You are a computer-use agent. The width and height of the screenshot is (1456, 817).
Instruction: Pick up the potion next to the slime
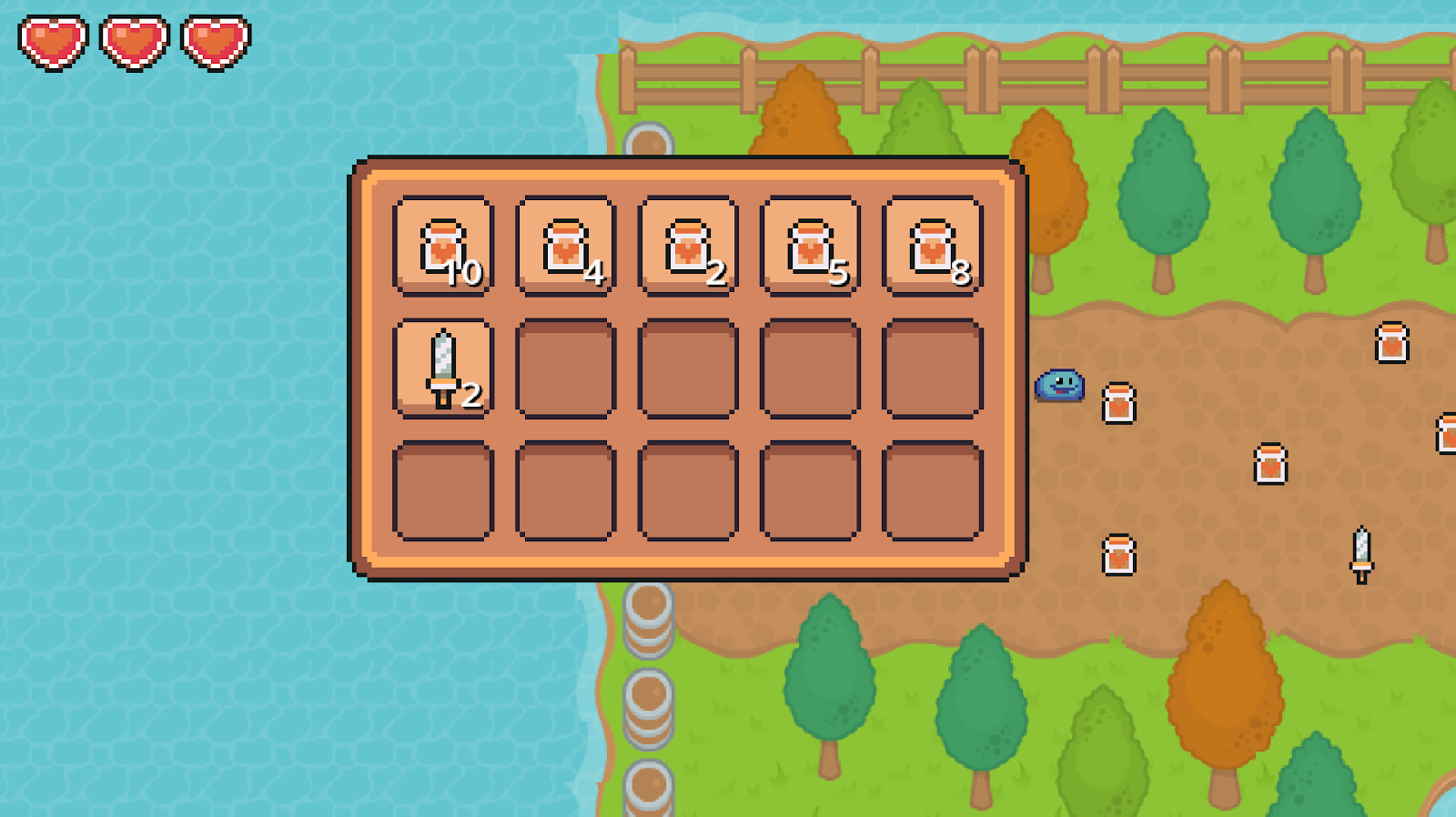click(1120, 404)
